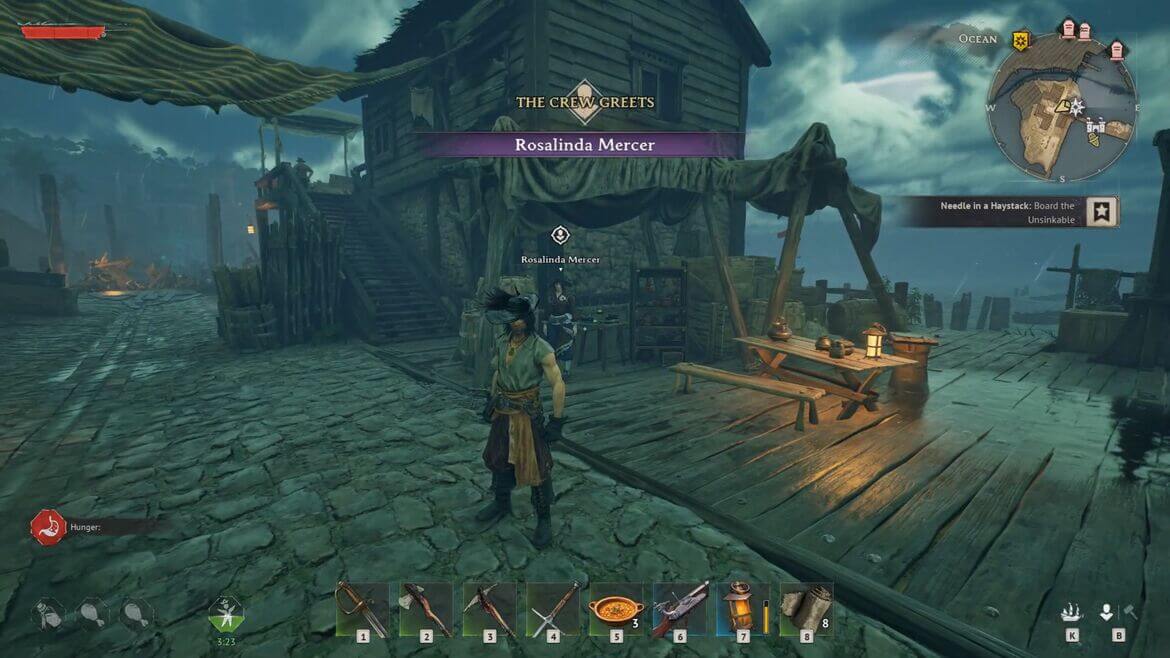Screen dimensions: 1170x658
Task: Click the white castle marker on the minimap
Action: click(1097, 129)
